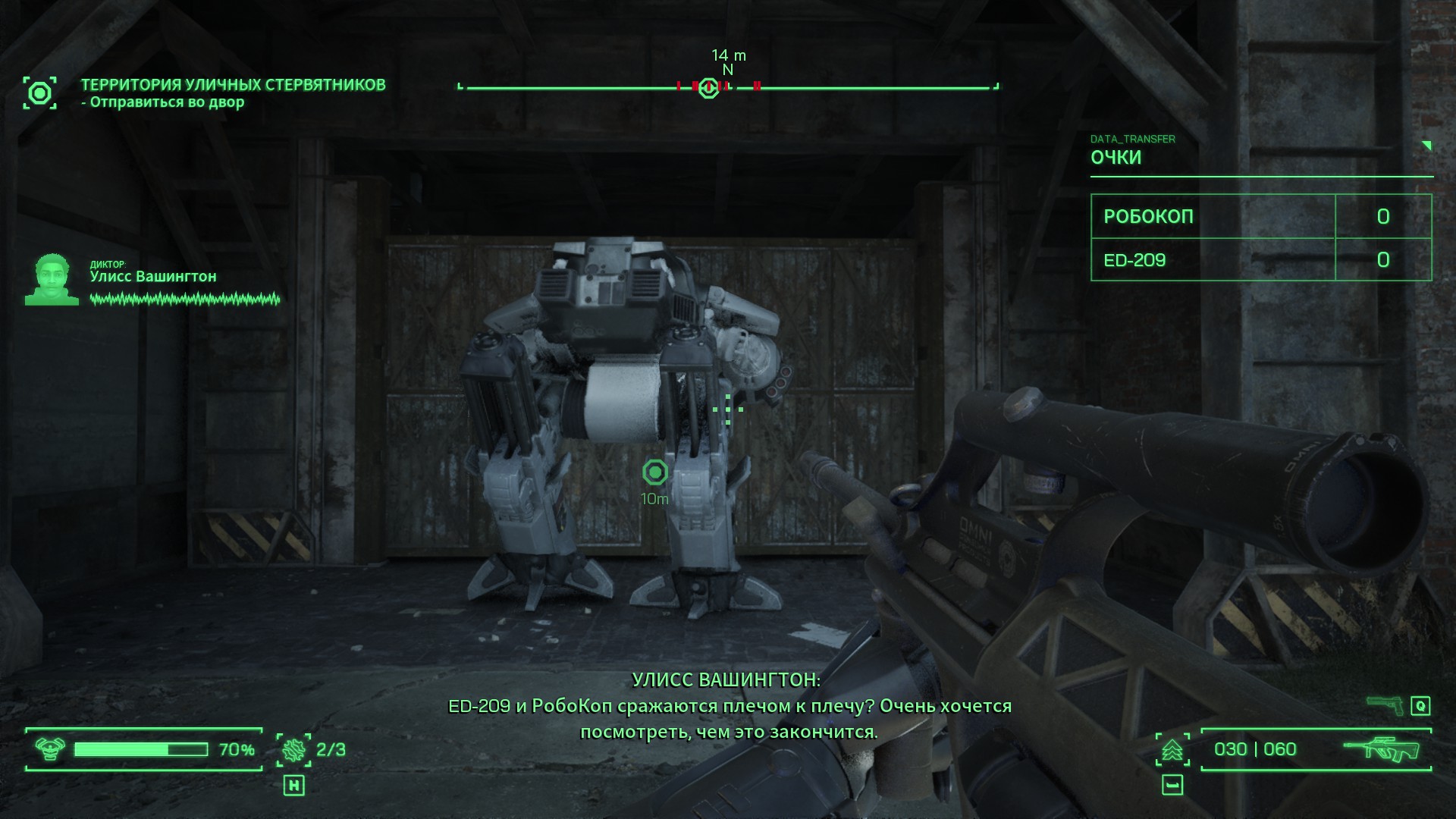Select the ED-209 score row

pos(1260,260)
